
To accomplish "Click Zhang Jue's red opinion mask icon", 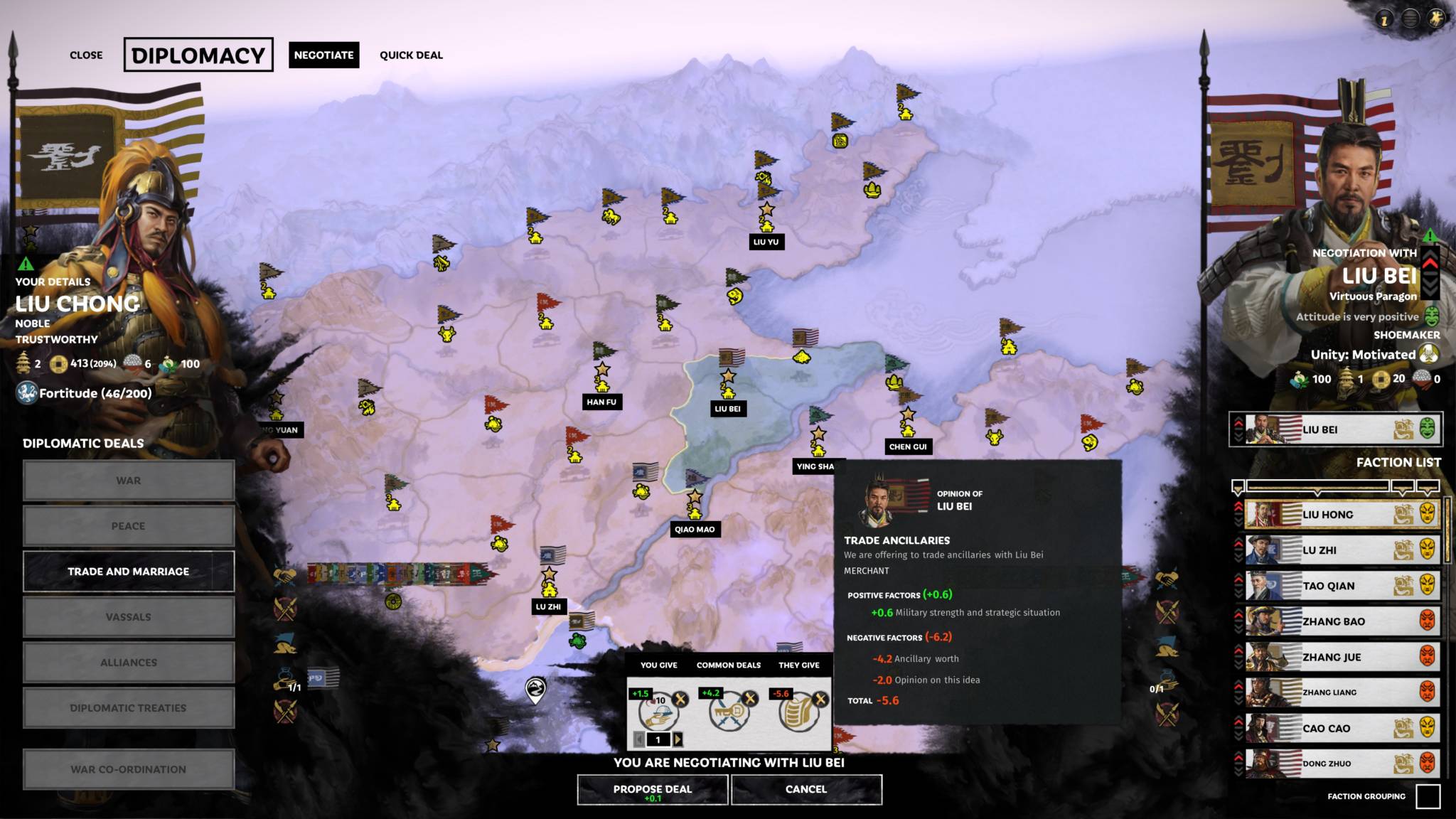I will tap(1428, 656).
